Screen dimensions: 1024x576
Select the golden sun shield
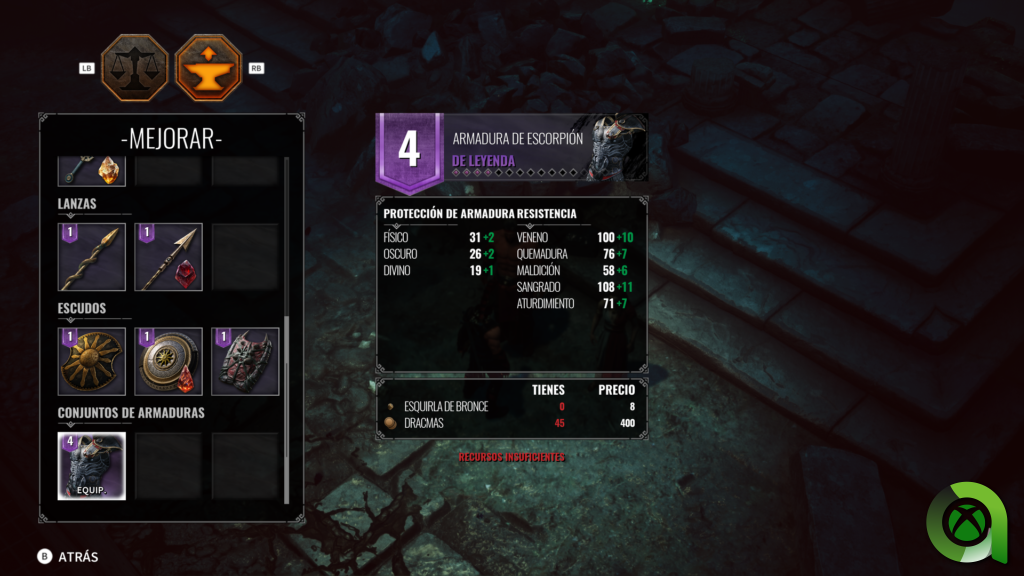[x=92, y=361]
